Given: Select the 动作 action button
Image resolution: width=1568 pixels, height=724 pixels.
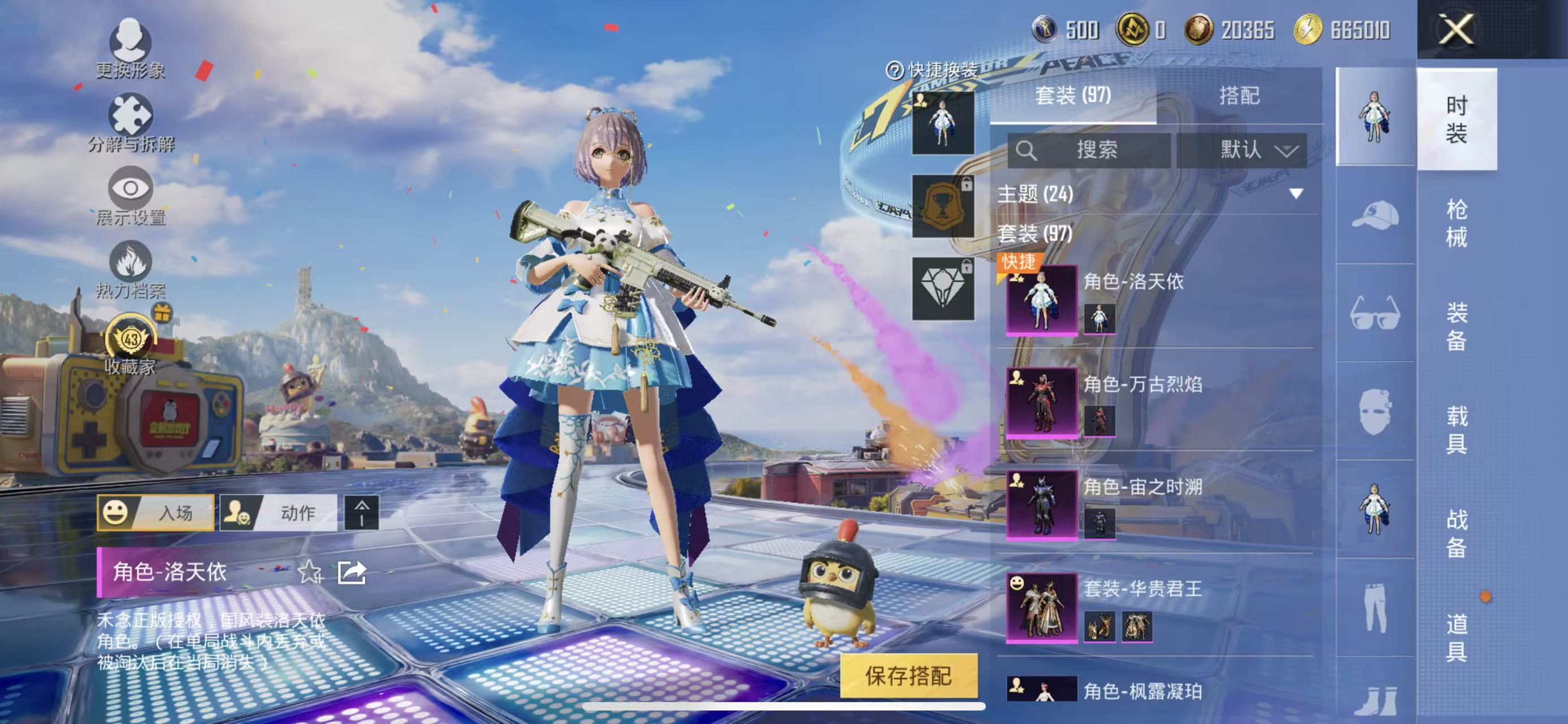Looking at the screenshot, I should pyautogui.click(x=278, y=512).
